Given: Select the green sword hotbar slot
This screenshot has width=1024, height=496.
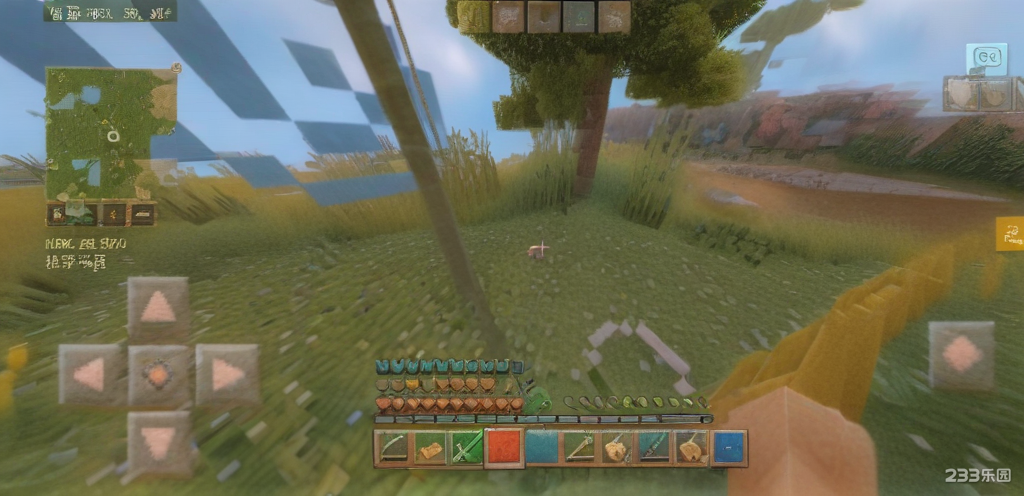Looking at the screenshot, I should tap(467, 448).
